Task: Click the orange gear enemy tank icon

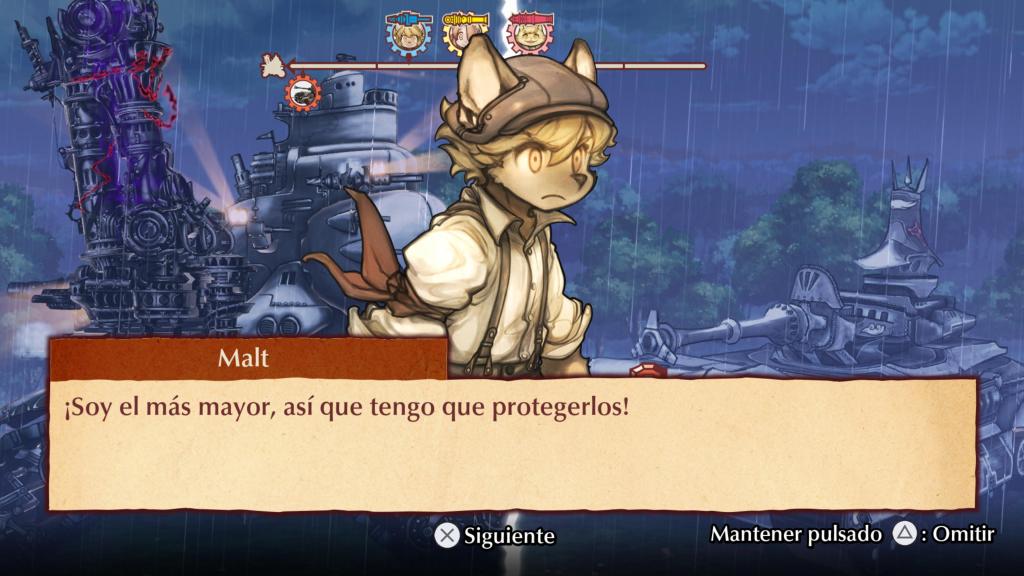Action: (303, 93)
